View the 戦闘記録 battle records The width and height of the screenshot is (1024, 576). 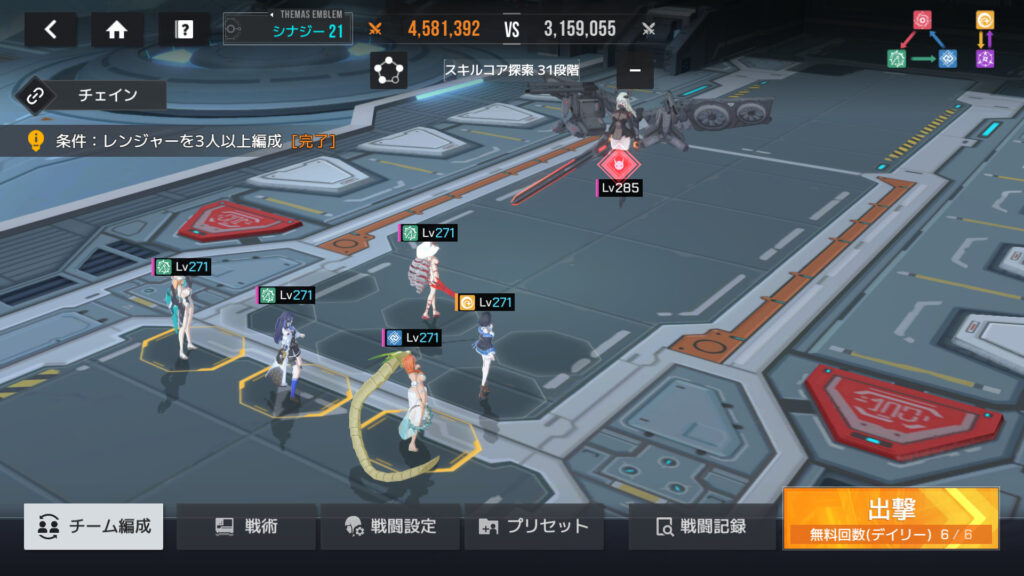(701, 526)
